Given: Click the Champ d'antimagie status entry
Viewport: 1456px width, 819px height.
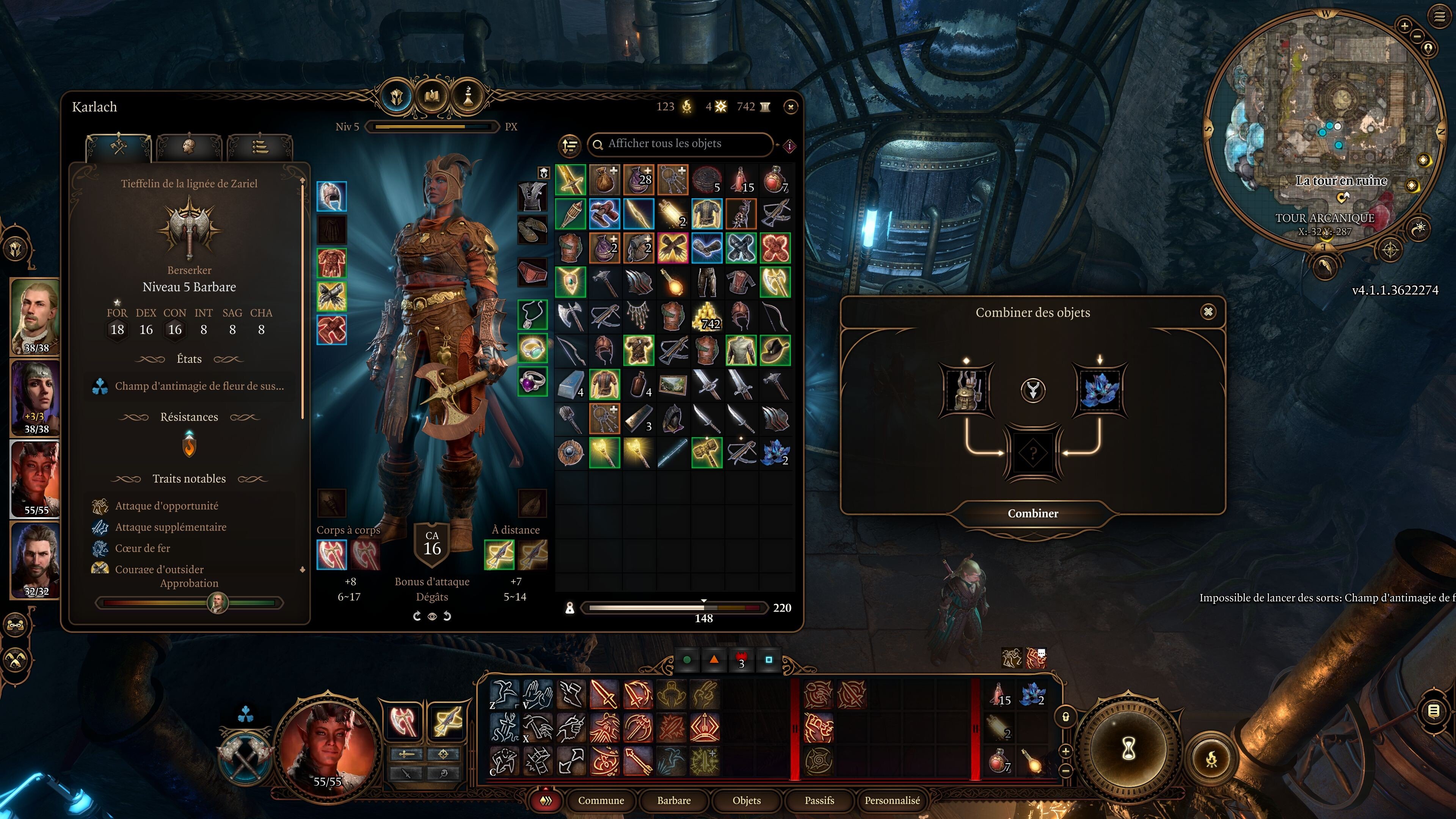Looking at the screenshot, I should (199, 386).
